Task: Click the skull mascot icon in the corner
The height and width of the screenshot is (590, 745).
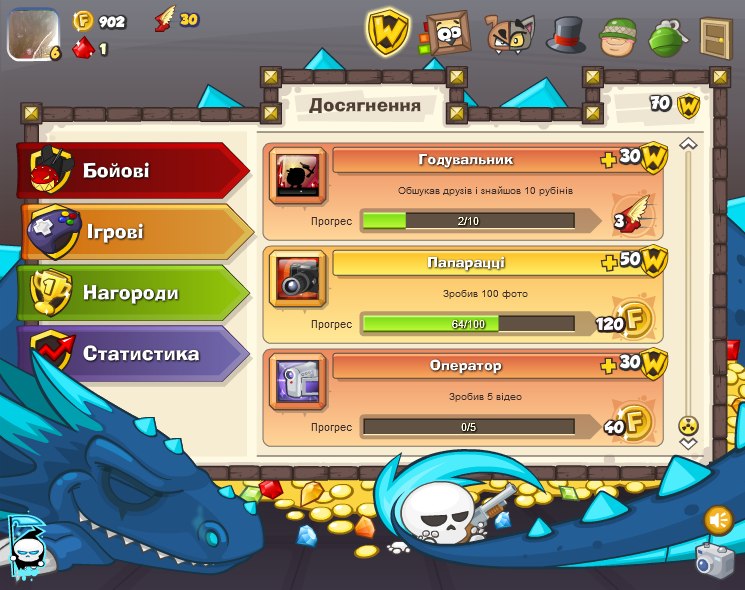Action: pos(27,549)
